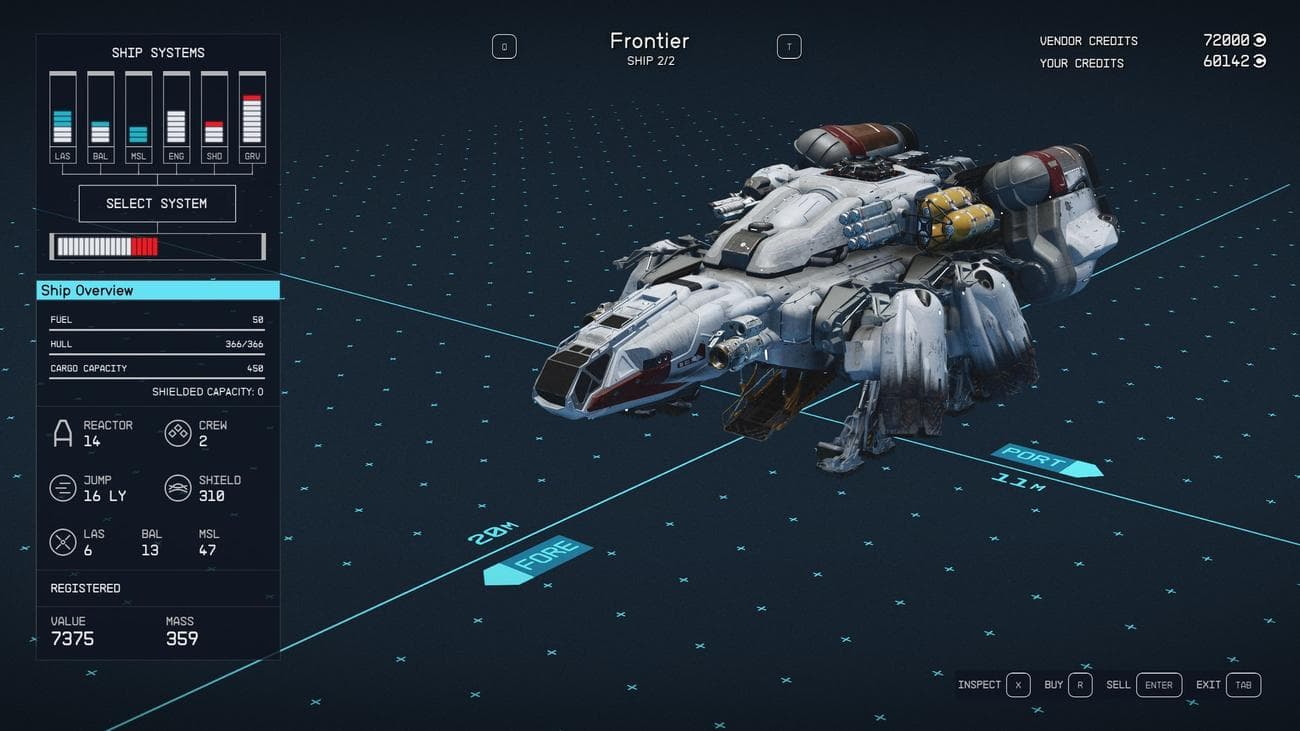Select the LAS weapon system bar
The image size is (1300, 731).
click(62, 110)
